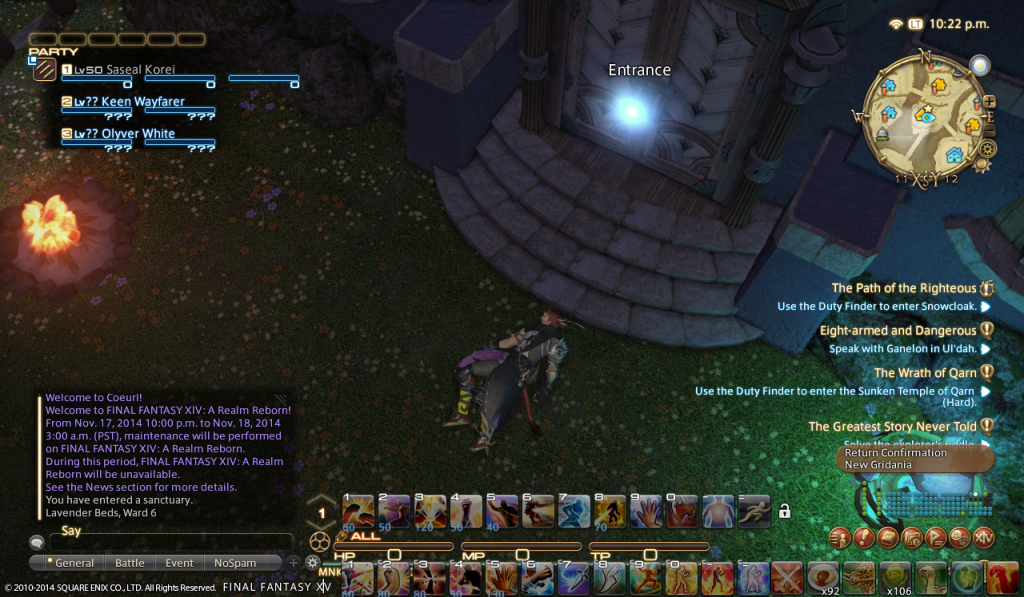1024x597 pixels.
Task: Switch to the Battle chat tab
Action: (x=130, y=563)
